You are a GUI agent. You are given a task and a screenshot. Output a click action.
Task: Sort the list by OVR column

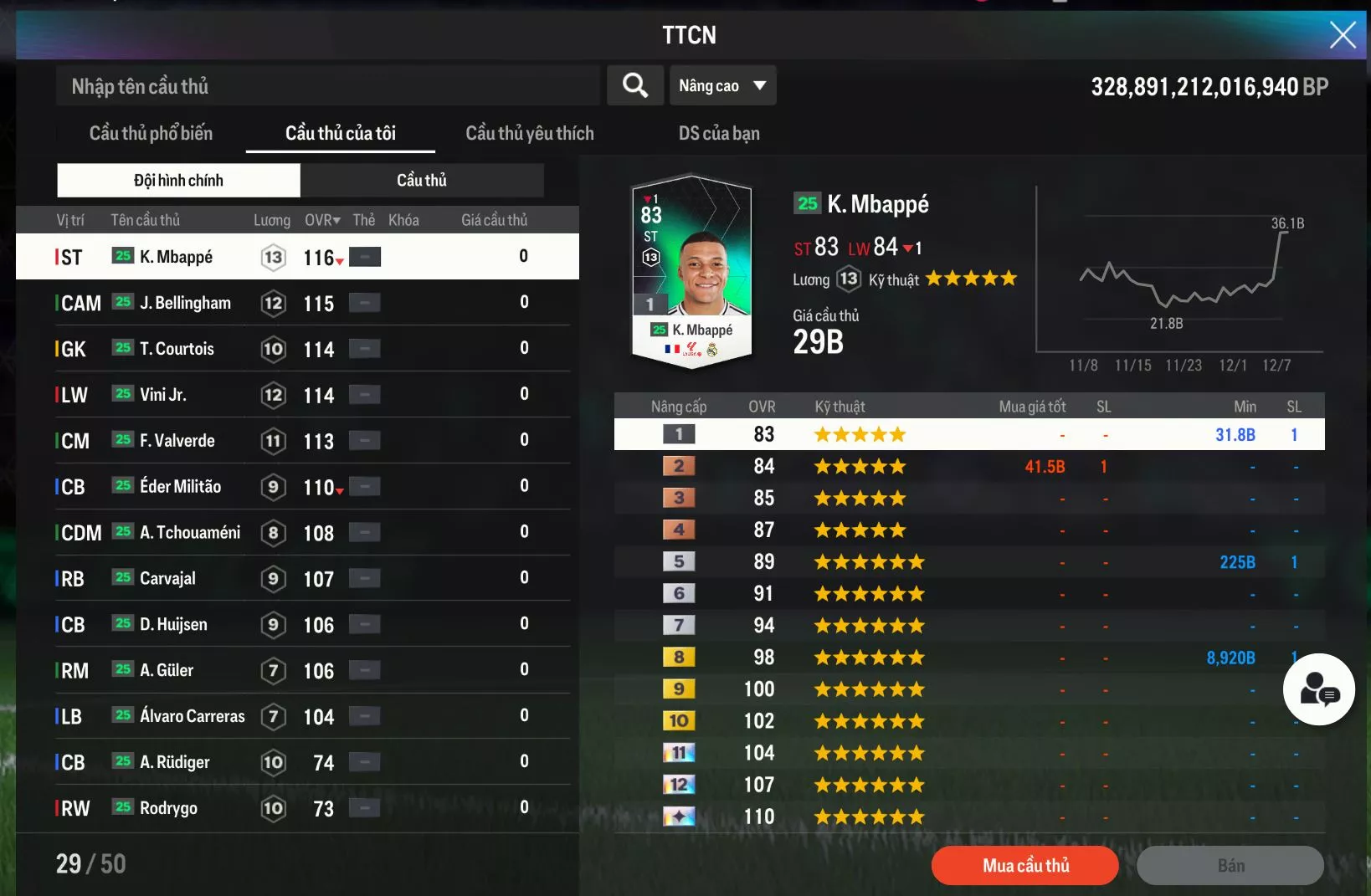coord(322,221)
